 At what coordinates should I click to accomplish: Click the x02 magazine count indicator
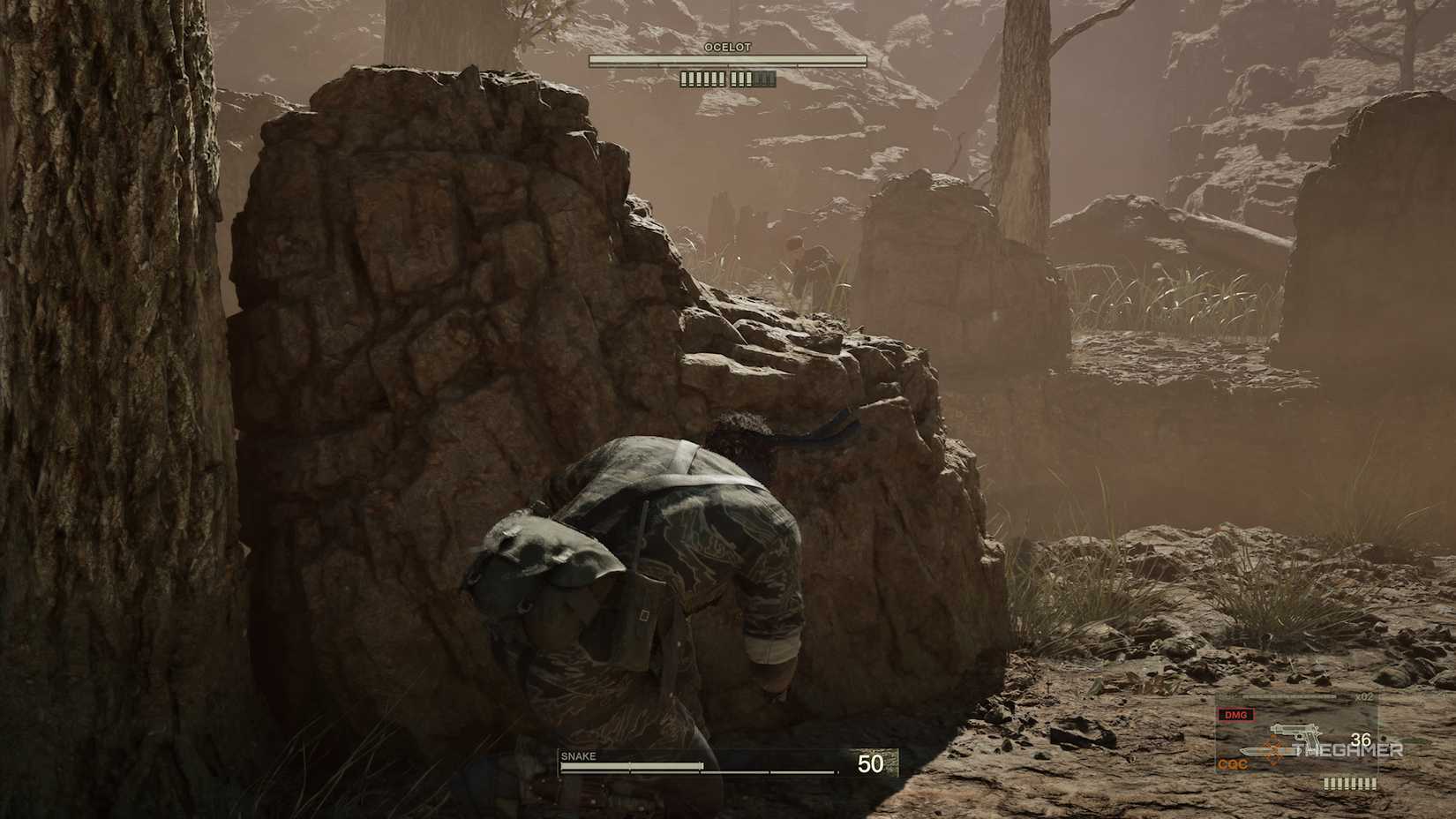click(x=1363, y=696)
